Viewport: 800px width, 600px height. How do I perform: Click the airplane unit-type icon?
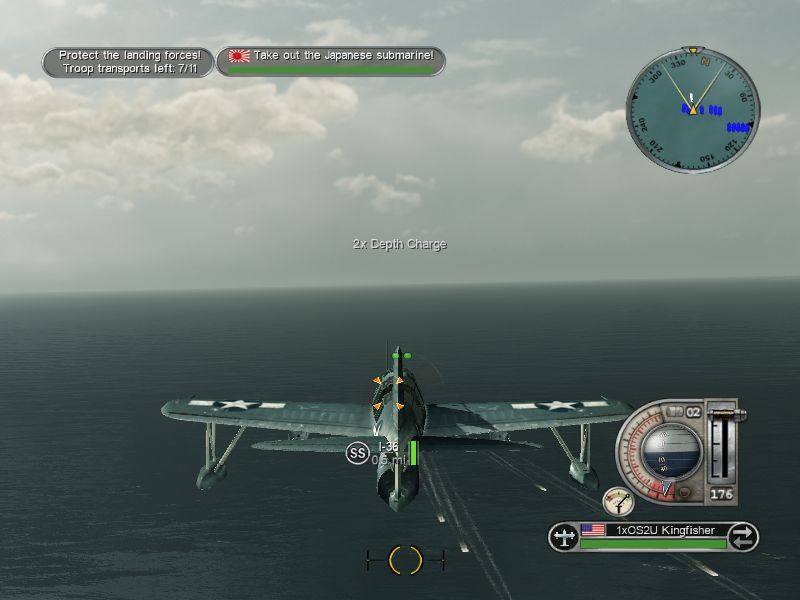click(x=564, y=537)
